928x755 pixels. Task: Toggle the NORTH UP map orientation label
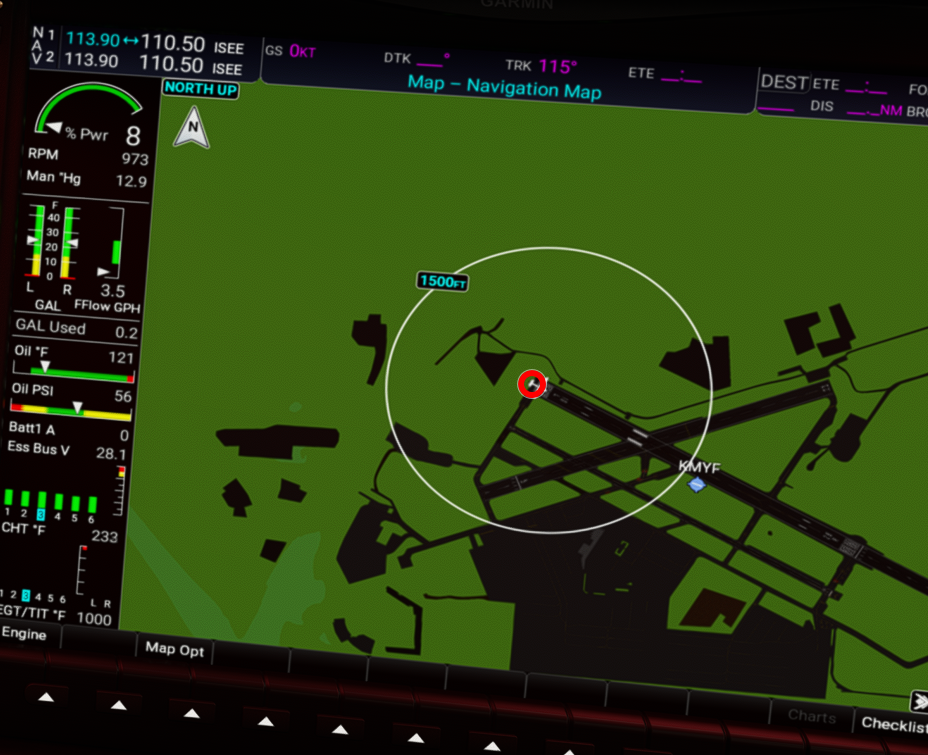201,88
